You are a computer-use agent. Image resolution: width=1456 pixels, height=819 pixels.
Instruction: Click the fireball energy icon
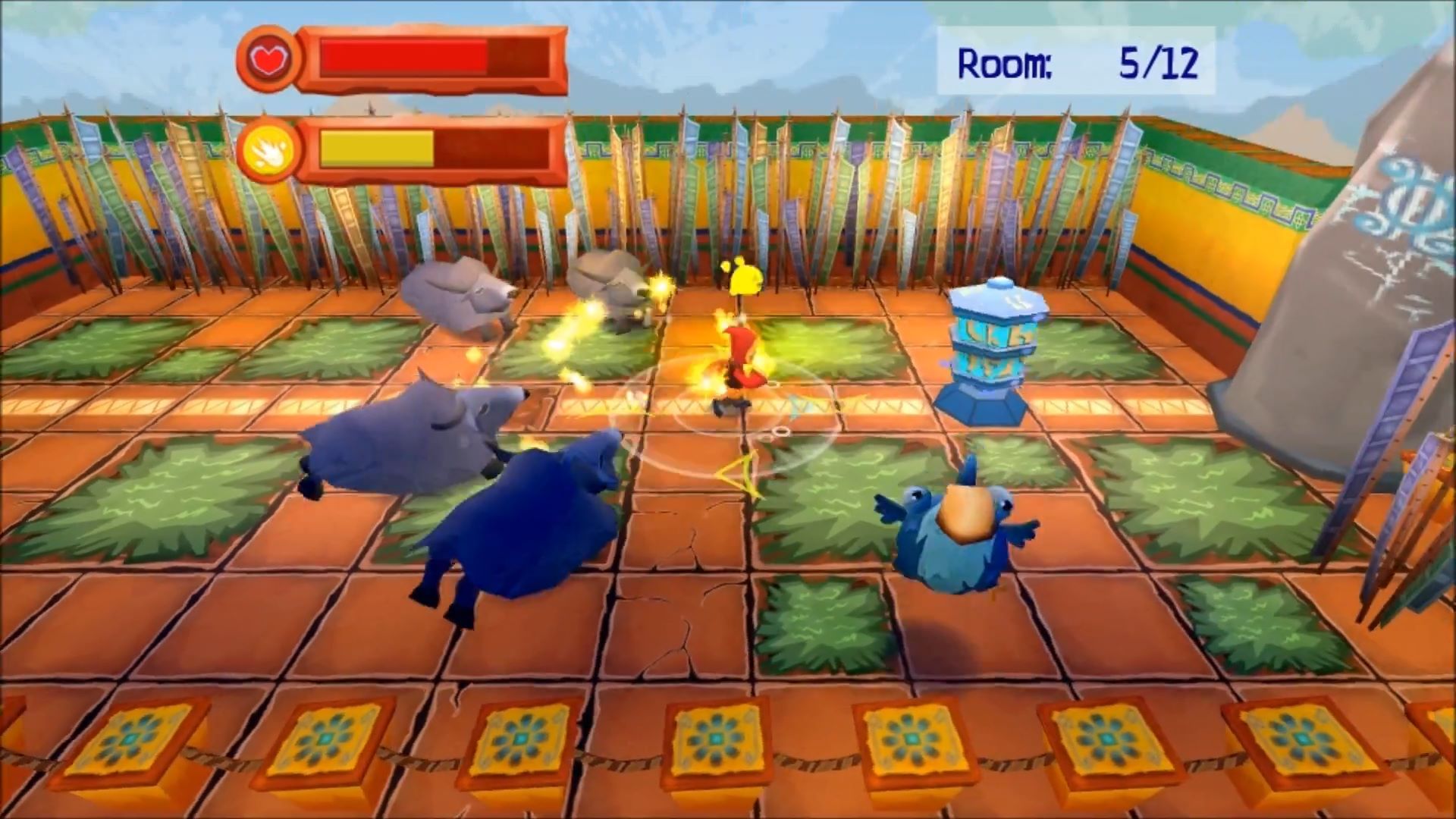(x=266, y=150)
